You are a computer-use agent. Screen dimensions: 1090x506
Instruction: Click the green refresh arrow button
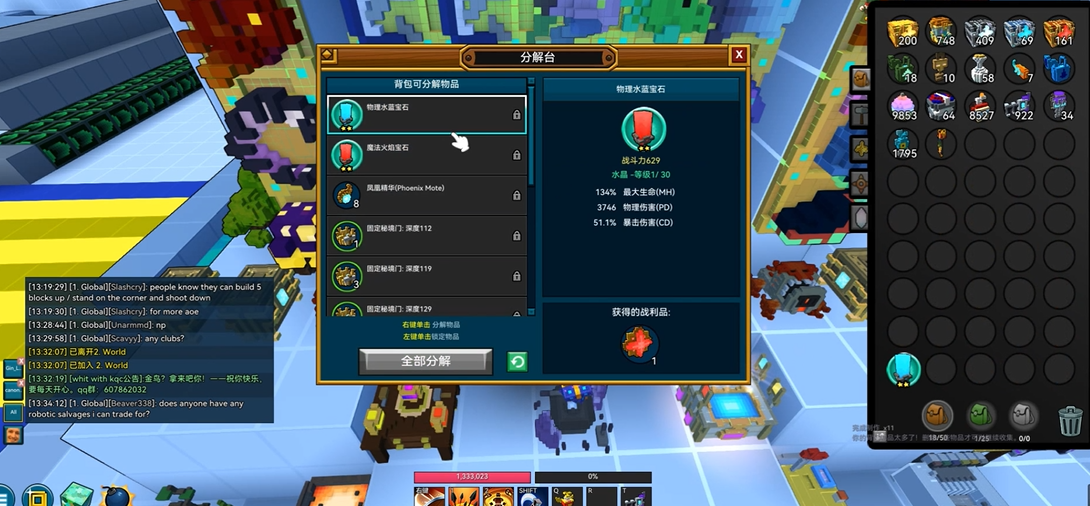(517, 362)
